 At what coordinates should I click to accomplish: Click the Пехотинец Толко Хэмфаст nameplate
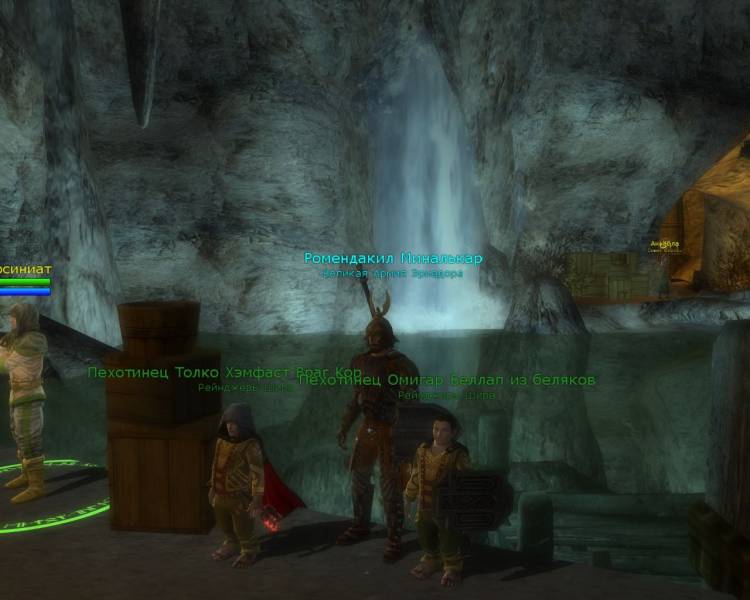pos(190,372)
